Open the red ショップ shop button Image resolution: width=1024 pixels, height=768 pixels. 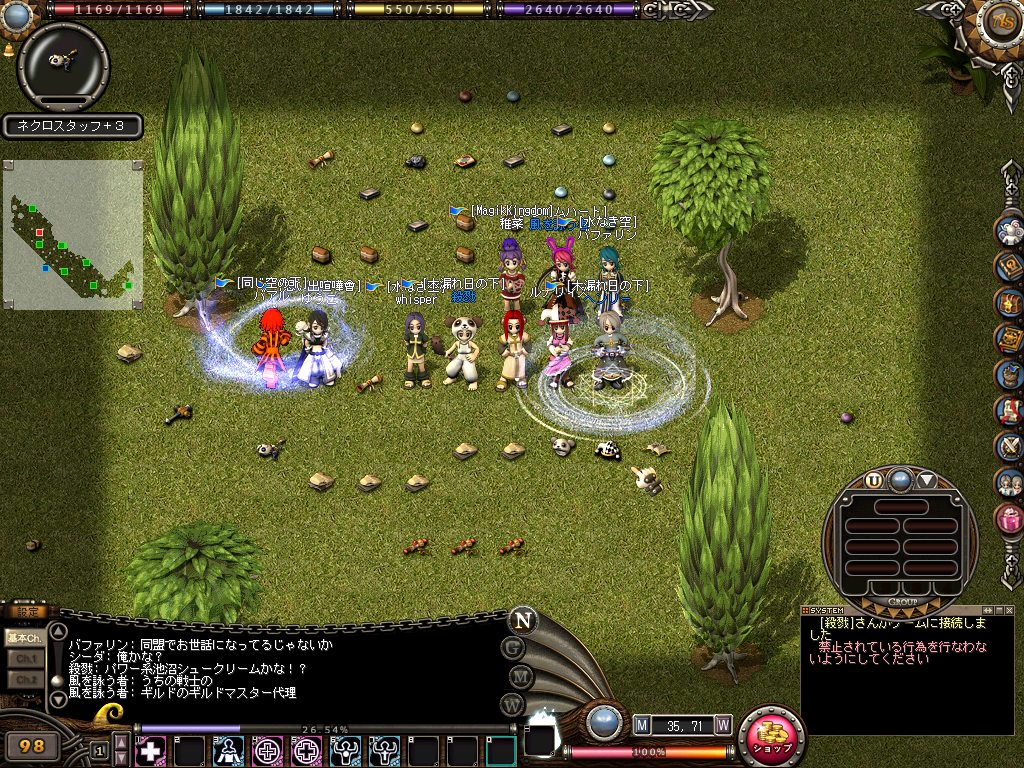771,737
